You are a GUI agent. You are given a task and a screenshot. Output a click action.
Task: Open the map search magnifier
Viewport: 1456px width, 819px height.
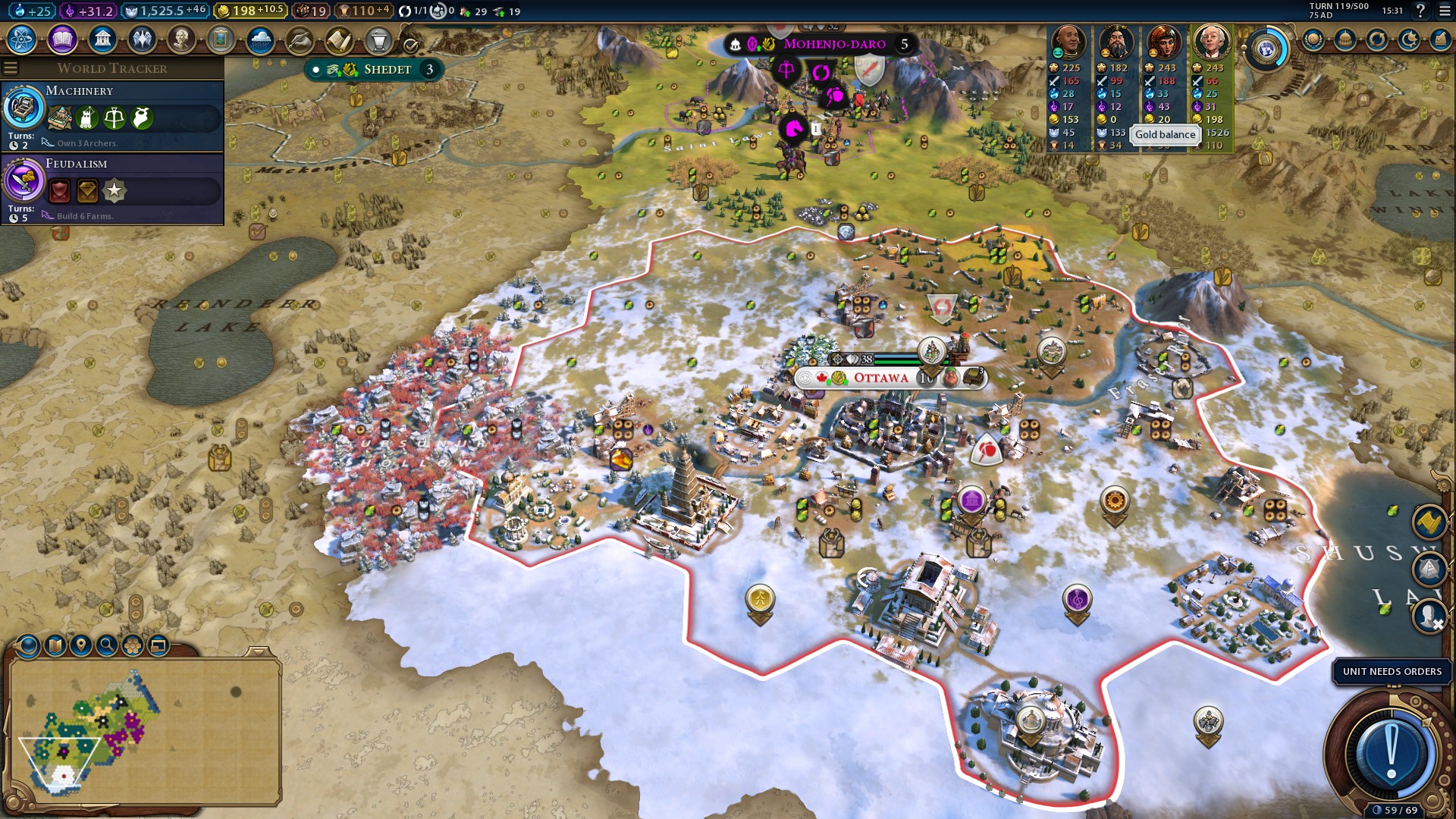[x=107, y=645]
